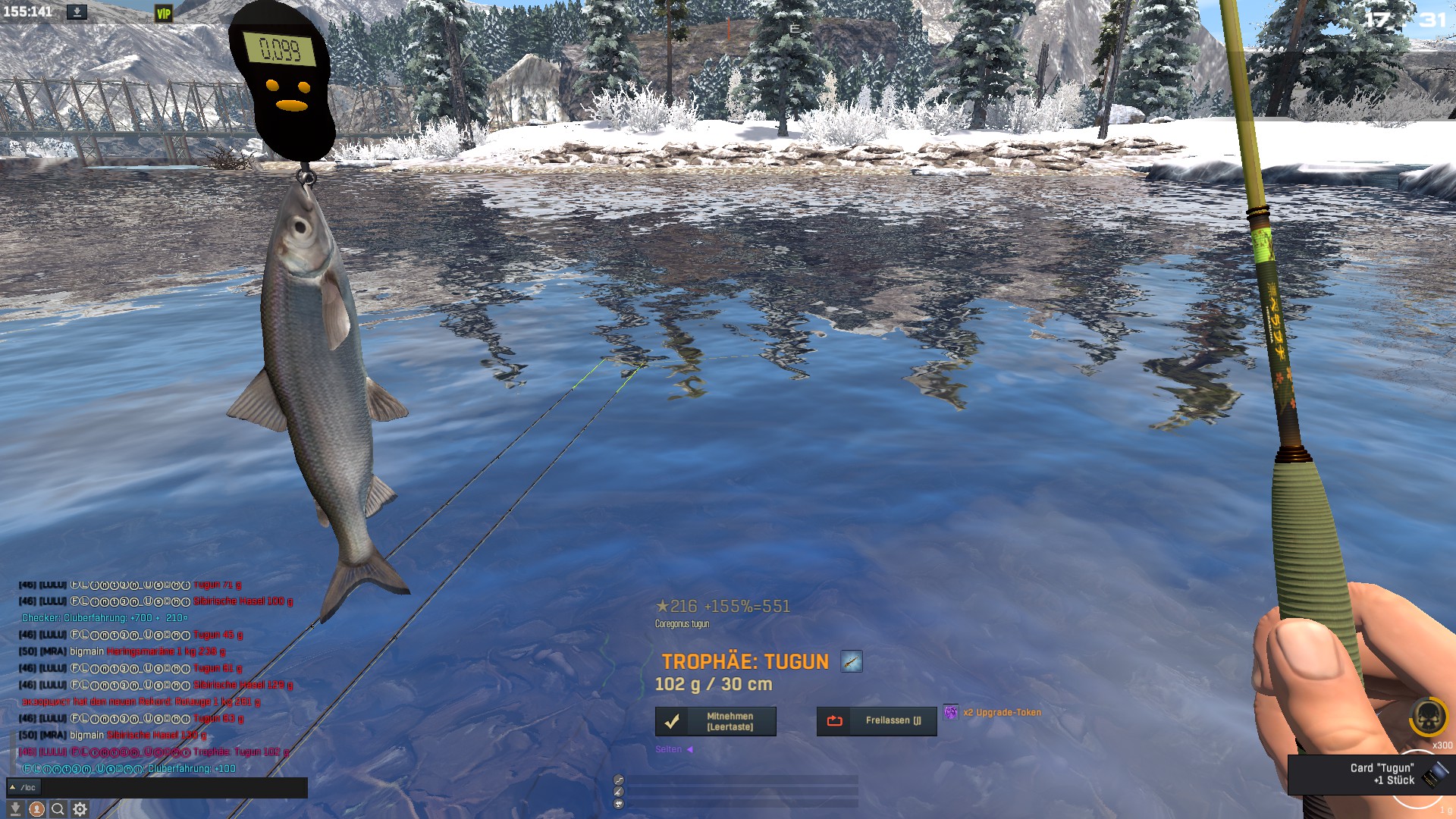Keep the fish with the Mitnehmen button
Screen dimensions: 1456x819
tap(715, 721)
